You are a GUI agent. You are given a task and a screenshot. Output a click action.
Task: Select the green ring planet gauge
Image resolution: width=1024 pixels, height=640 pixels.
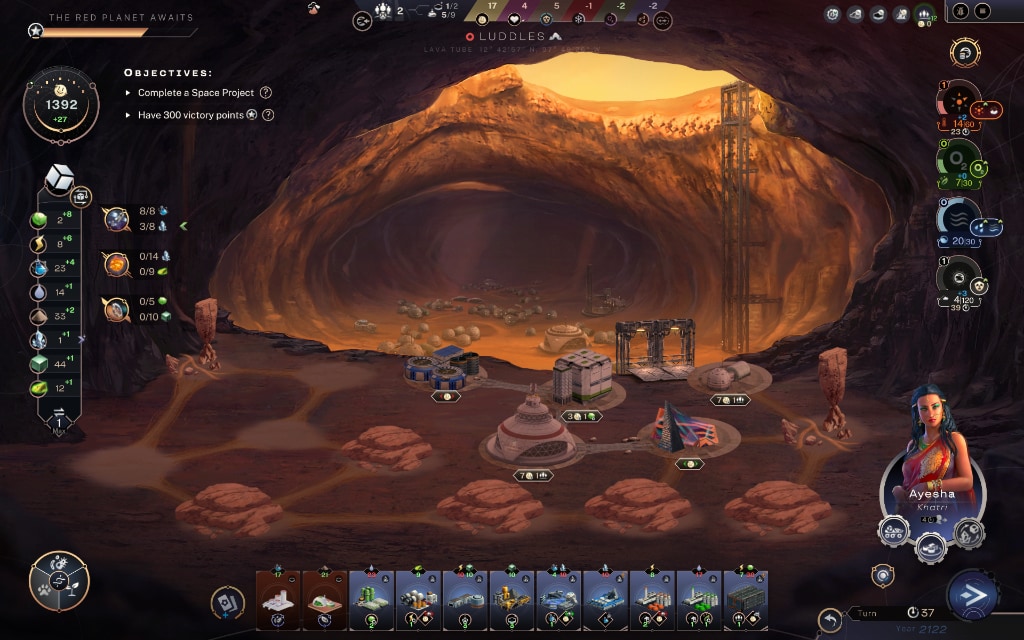[957, 160]
